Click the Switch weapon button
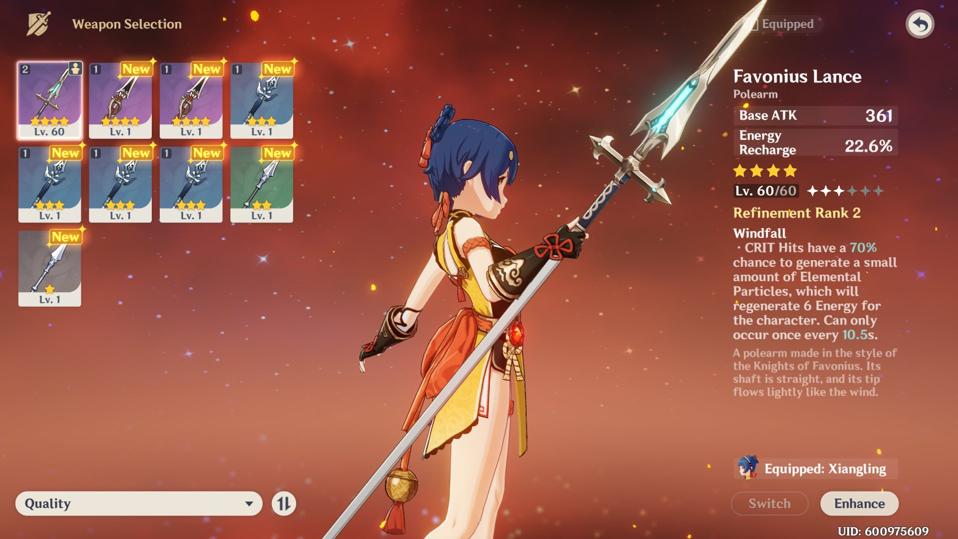The width and height of the screenshot is (958, 539). pos(769,503)
